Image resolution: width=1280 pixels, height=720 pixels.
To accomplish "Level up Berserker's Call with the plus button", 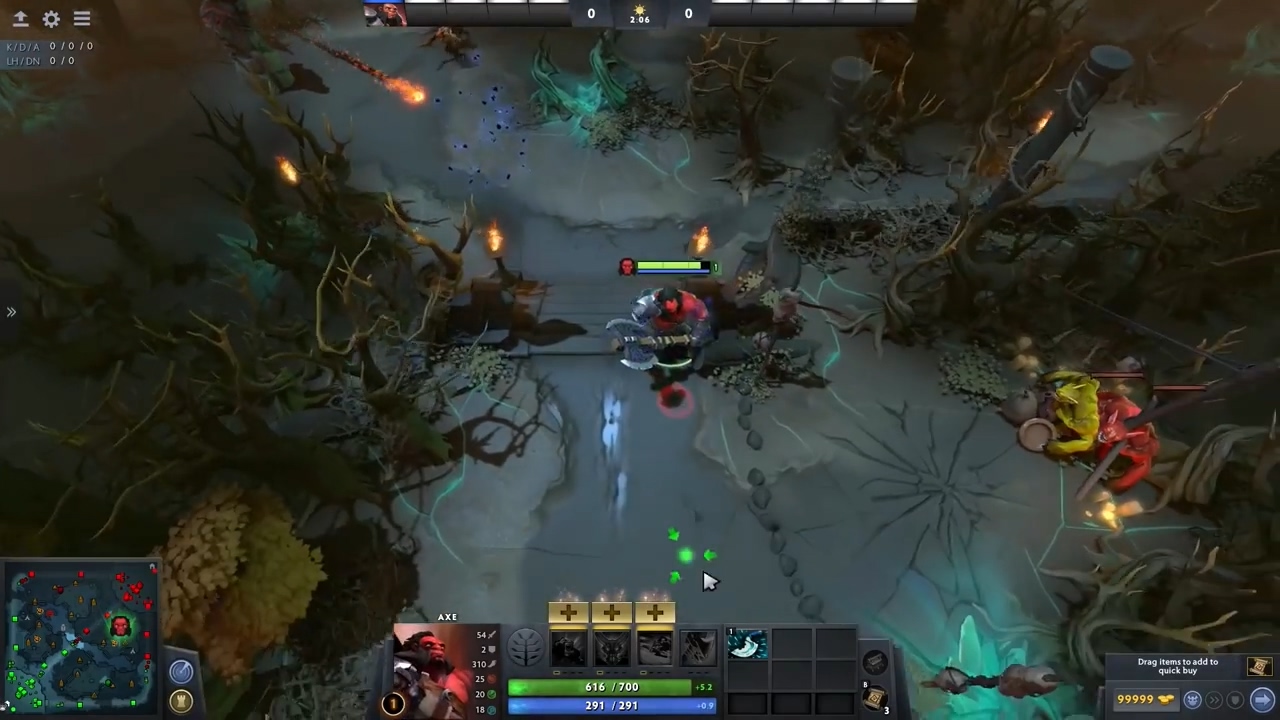I will coord(569,611).
